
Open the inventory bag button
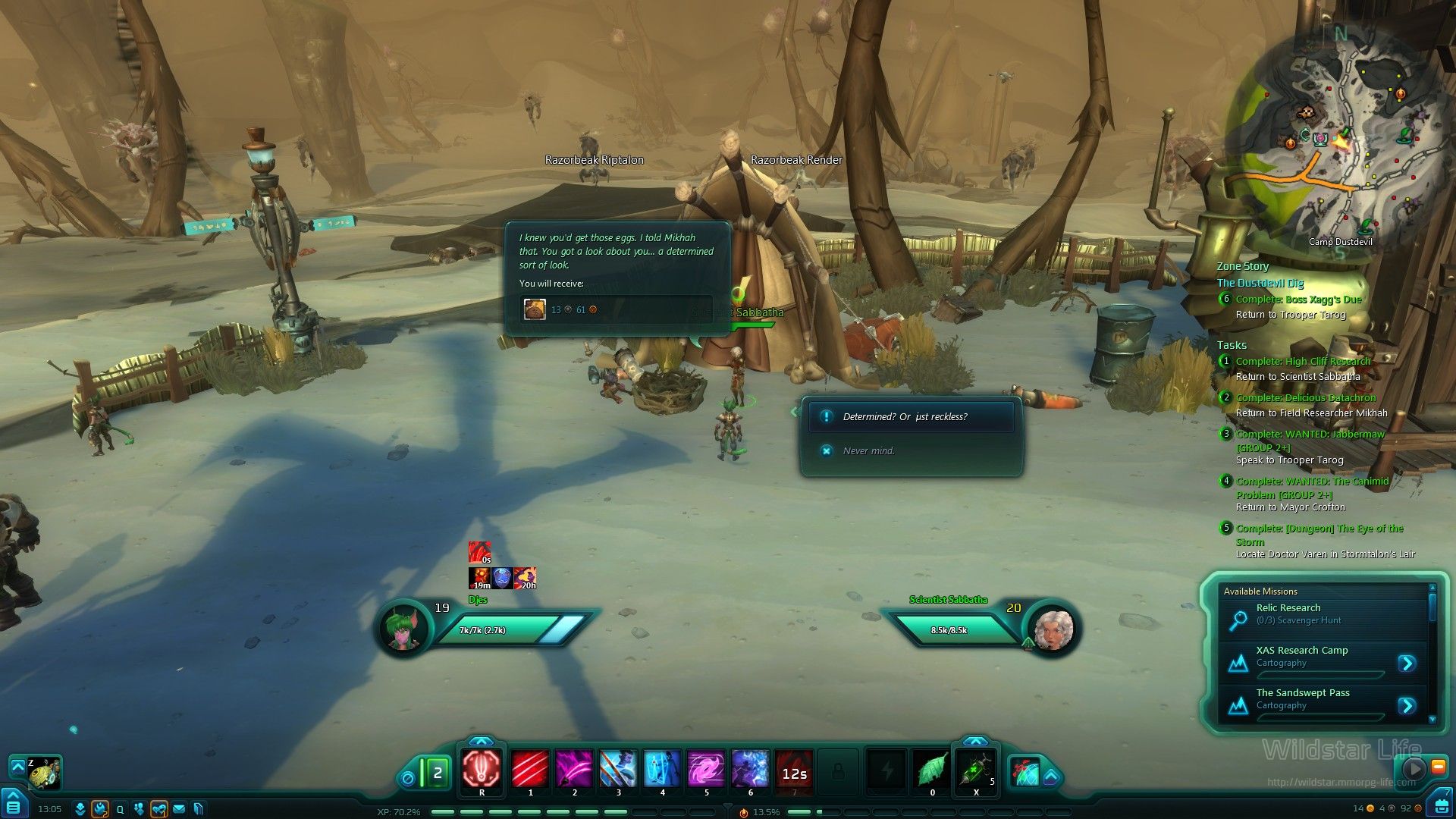point(1440,804)
